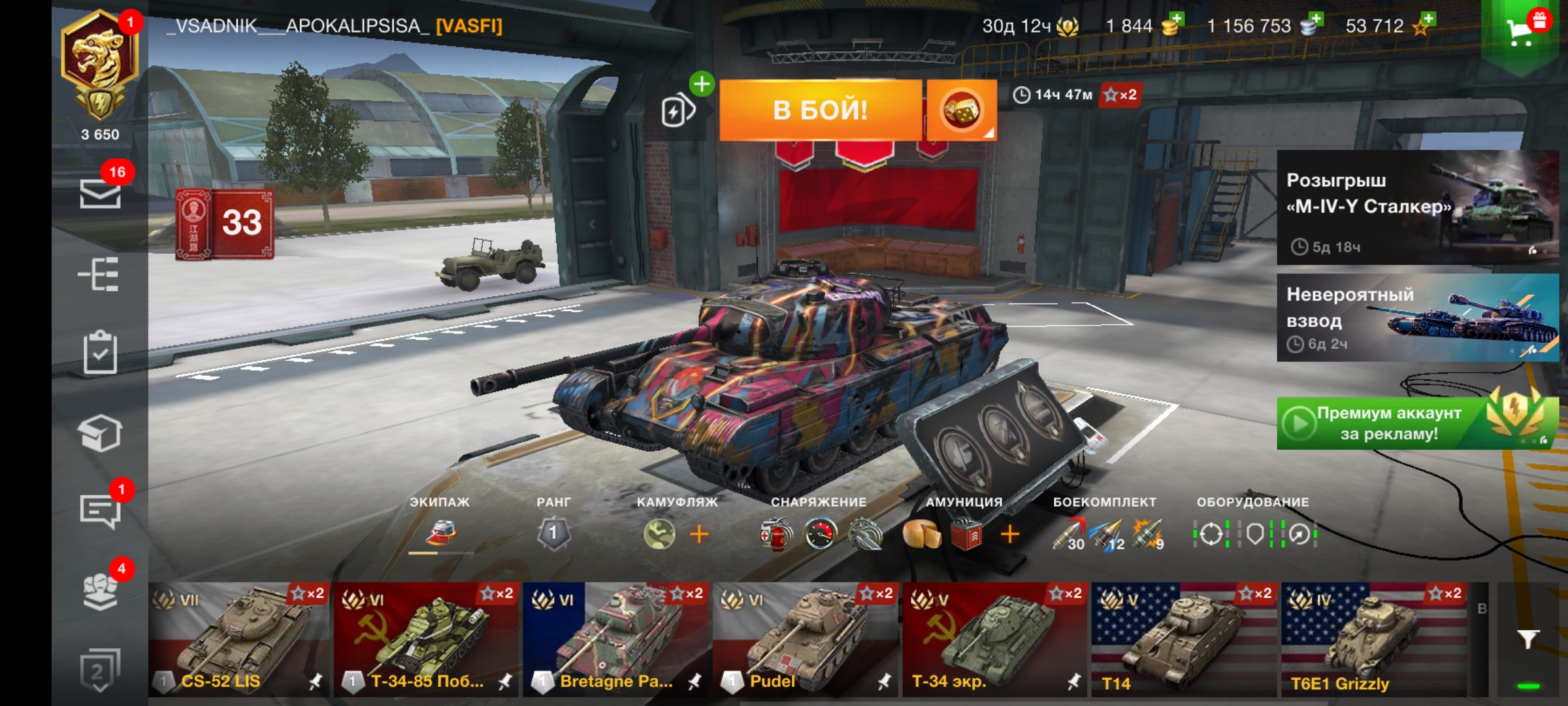Screen dimensions: 1568x706
Task: Open the Экипаж crew icon
Action: (x=441, y=533)
